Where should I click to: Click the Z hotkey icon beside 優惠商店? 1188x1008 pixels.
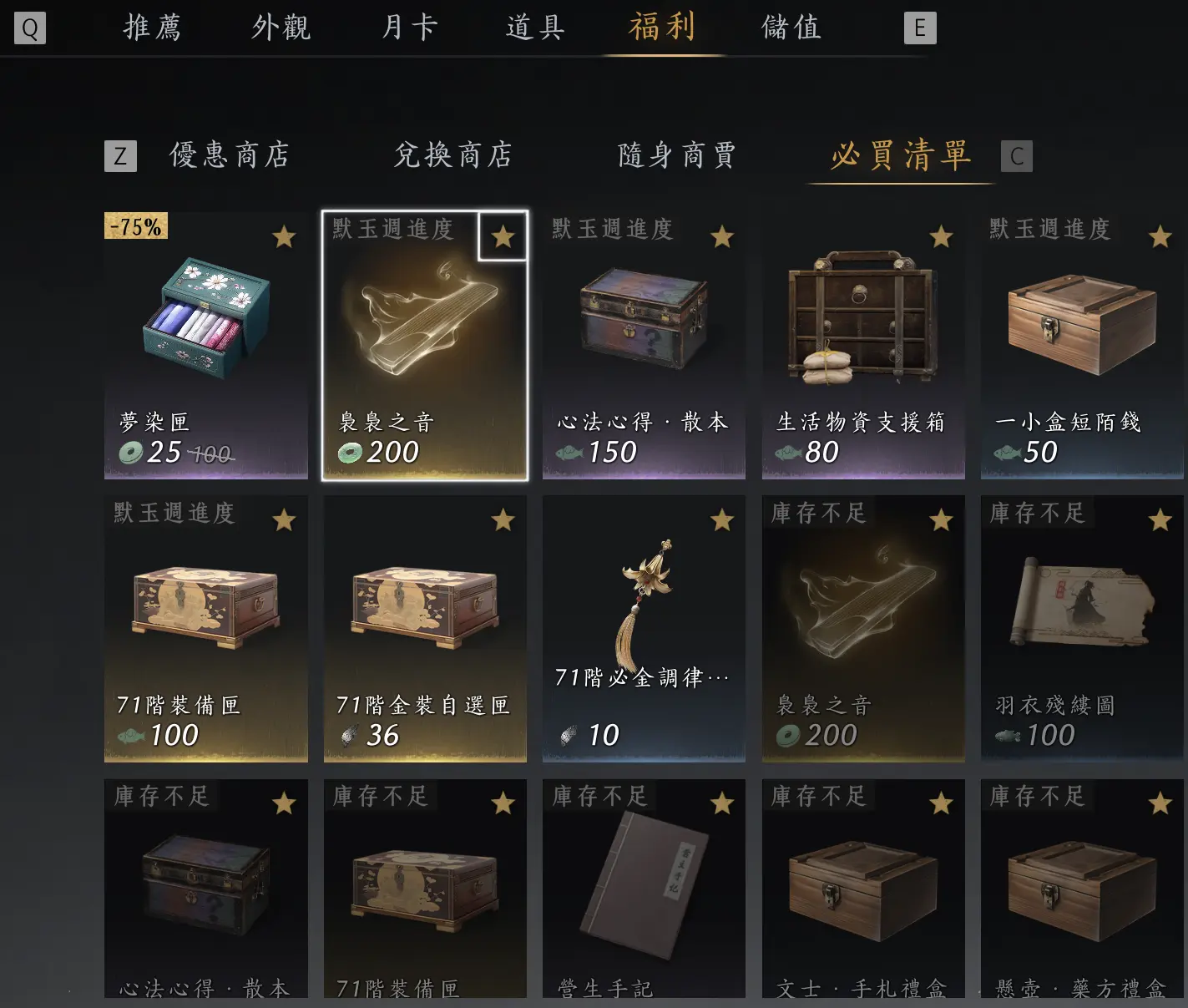(120, 155)
